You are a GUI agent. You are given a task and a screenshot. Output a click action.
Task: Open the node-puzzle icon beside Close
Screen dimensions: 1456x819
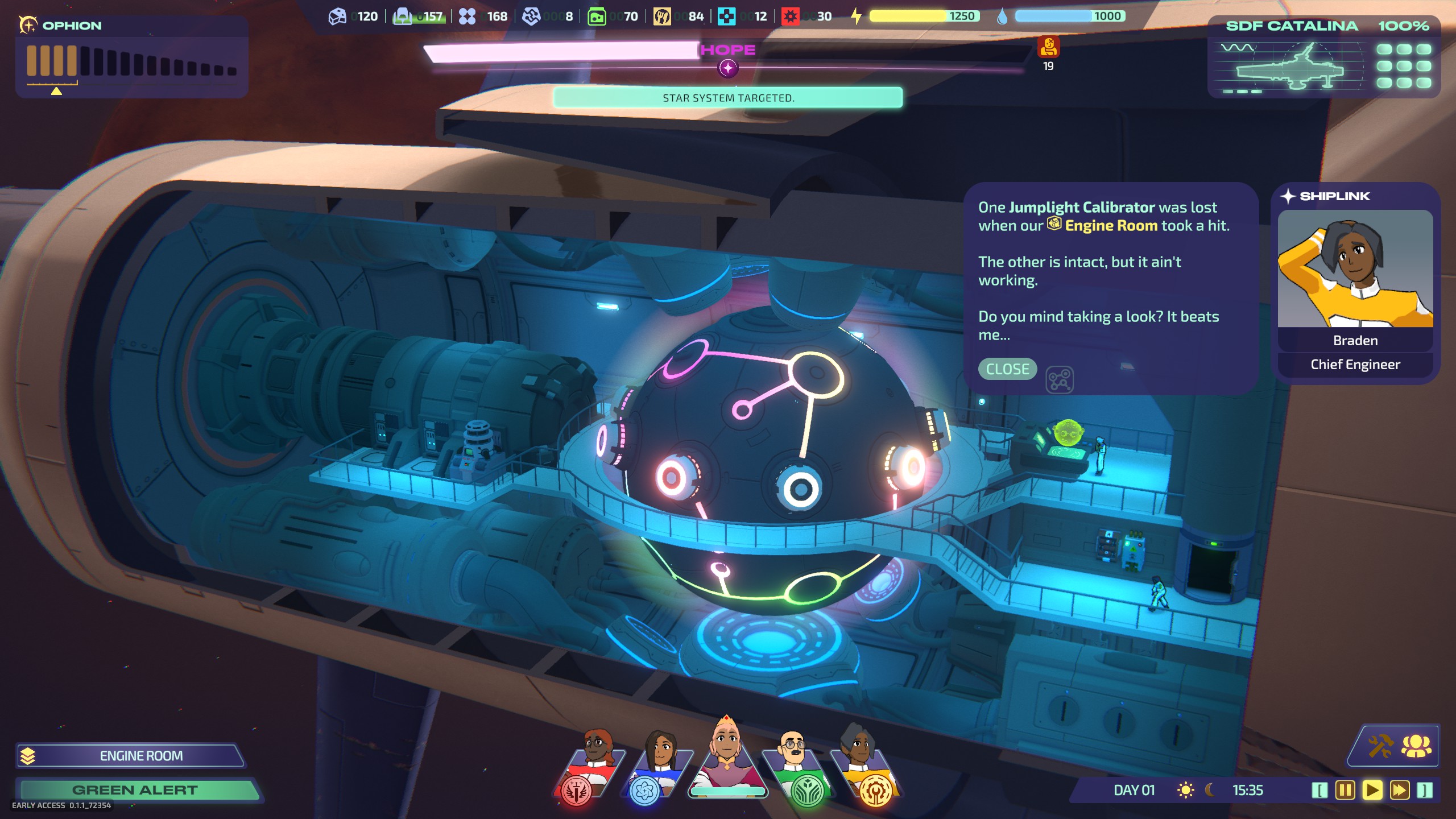[x=1059, y=380]
